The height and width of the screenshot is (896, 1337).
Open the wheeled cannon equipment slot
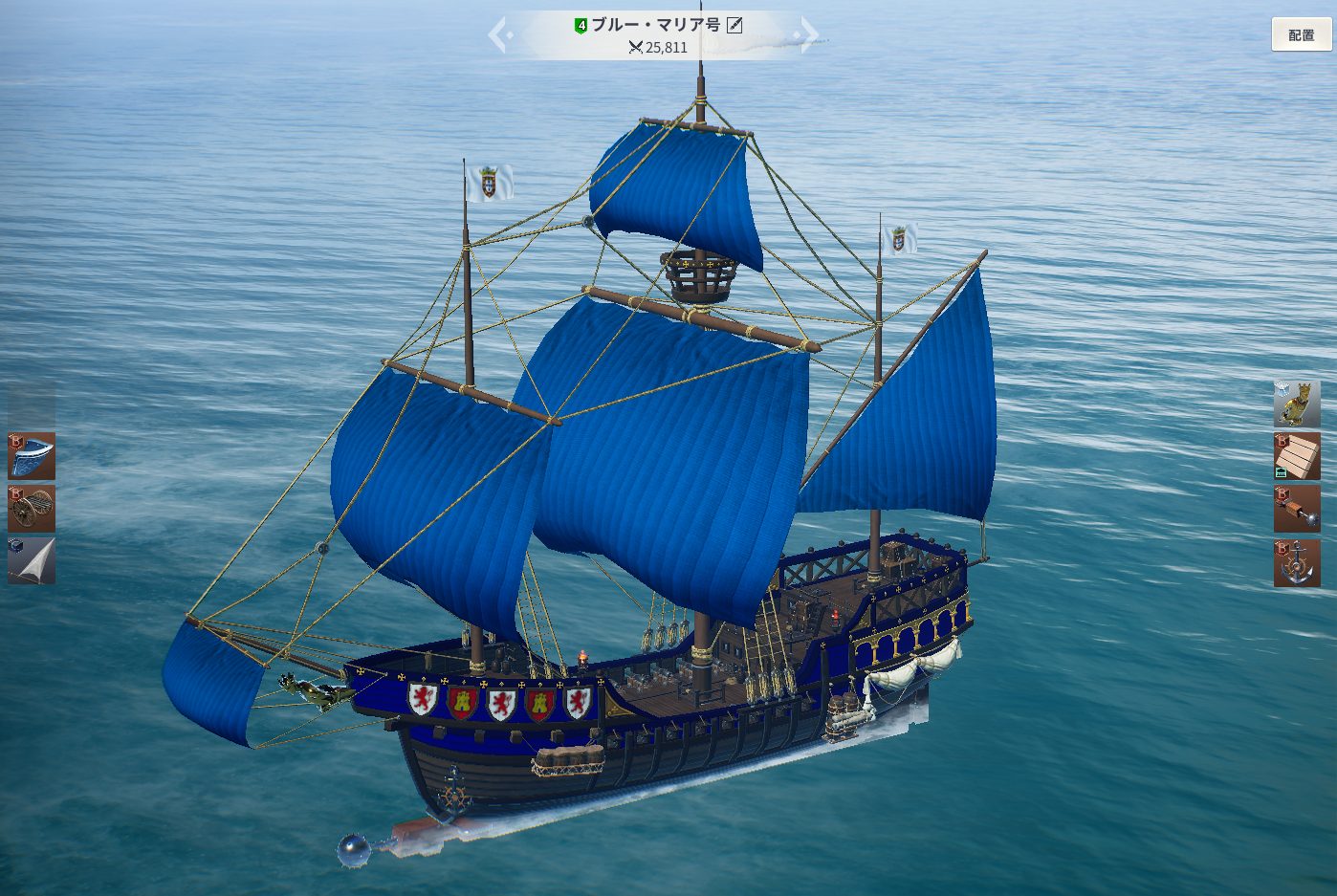(x=32, y=508)
